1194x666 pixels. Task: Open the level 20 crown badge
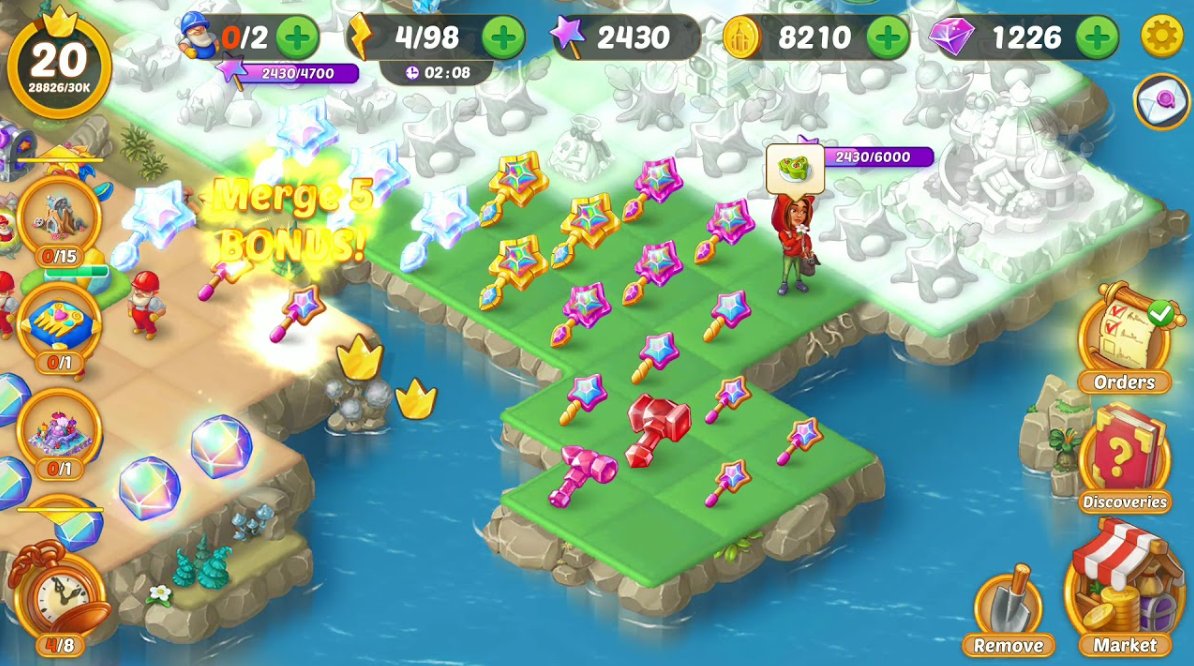(59, 62)
